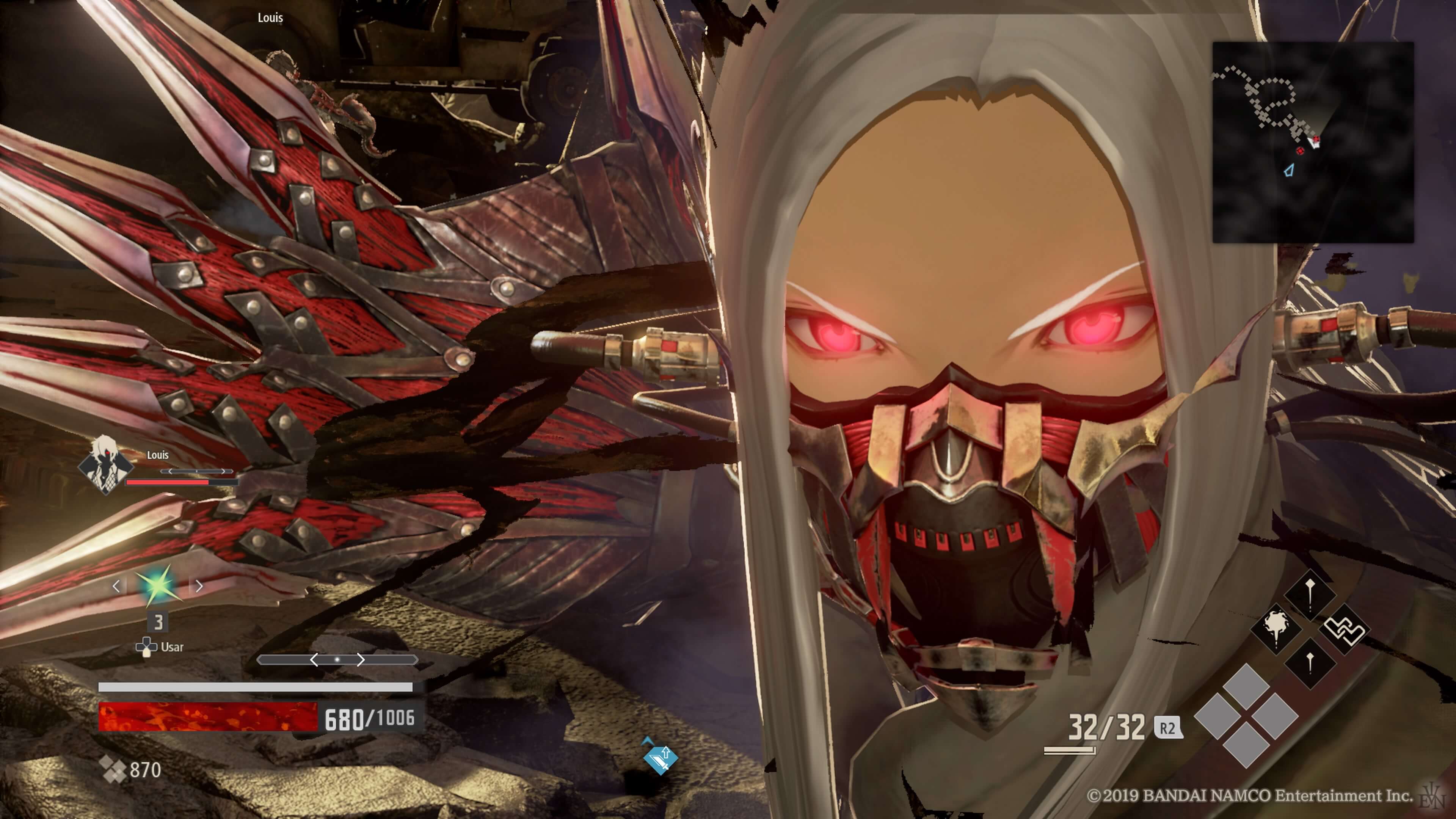Activate the linked-chain gift icon
Viewport: 1456px width, 819px height.
point(1345,629)
